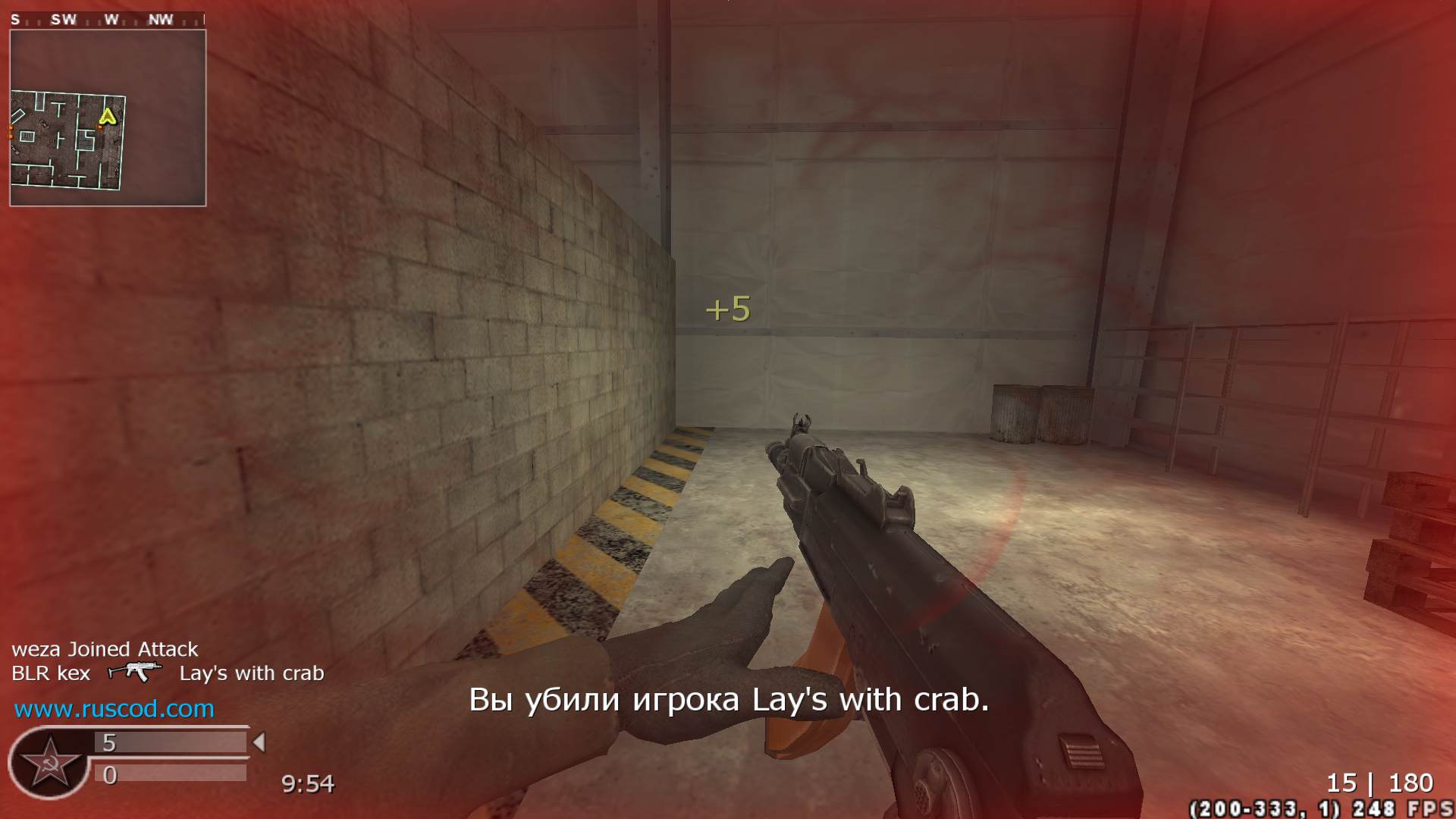The width and height of the screenshot is (1456, 819).
Task: Click the yellow player arrow on the minimap
Action: click(x=108, y=118)
